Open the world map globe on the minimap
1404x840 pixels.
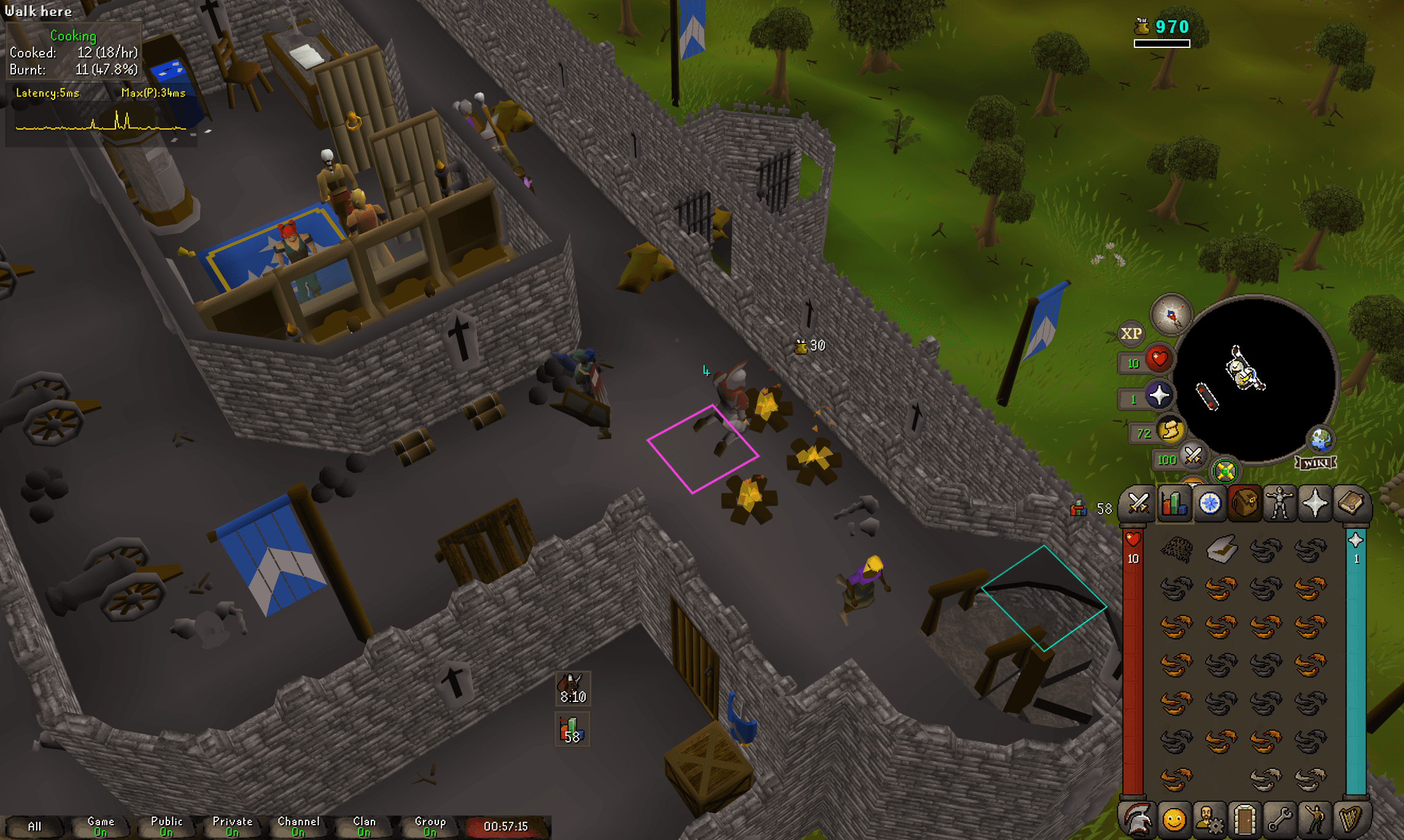(x=1321, y=441)
